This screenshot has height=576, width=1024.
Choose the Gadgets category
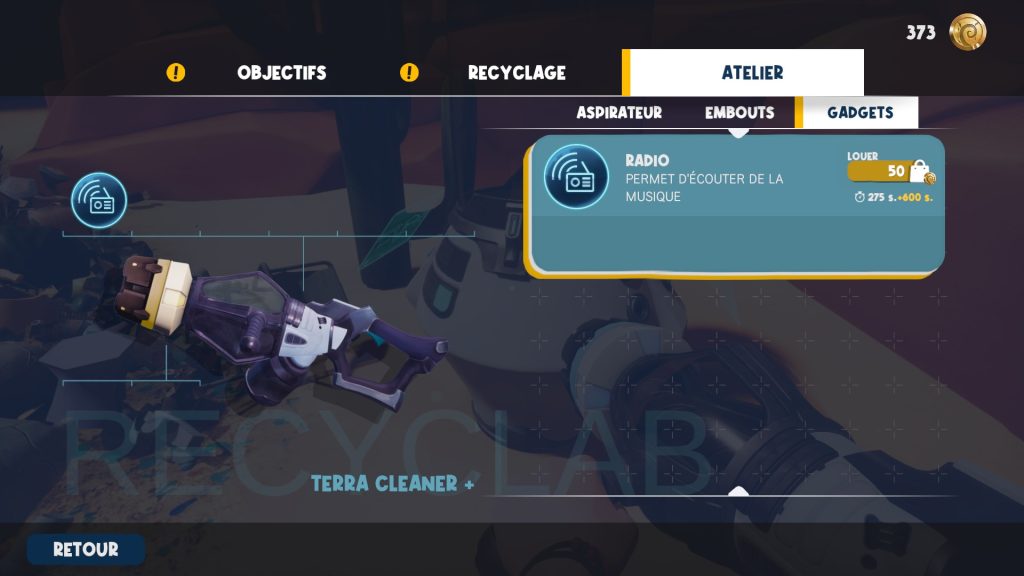point(859,113)
